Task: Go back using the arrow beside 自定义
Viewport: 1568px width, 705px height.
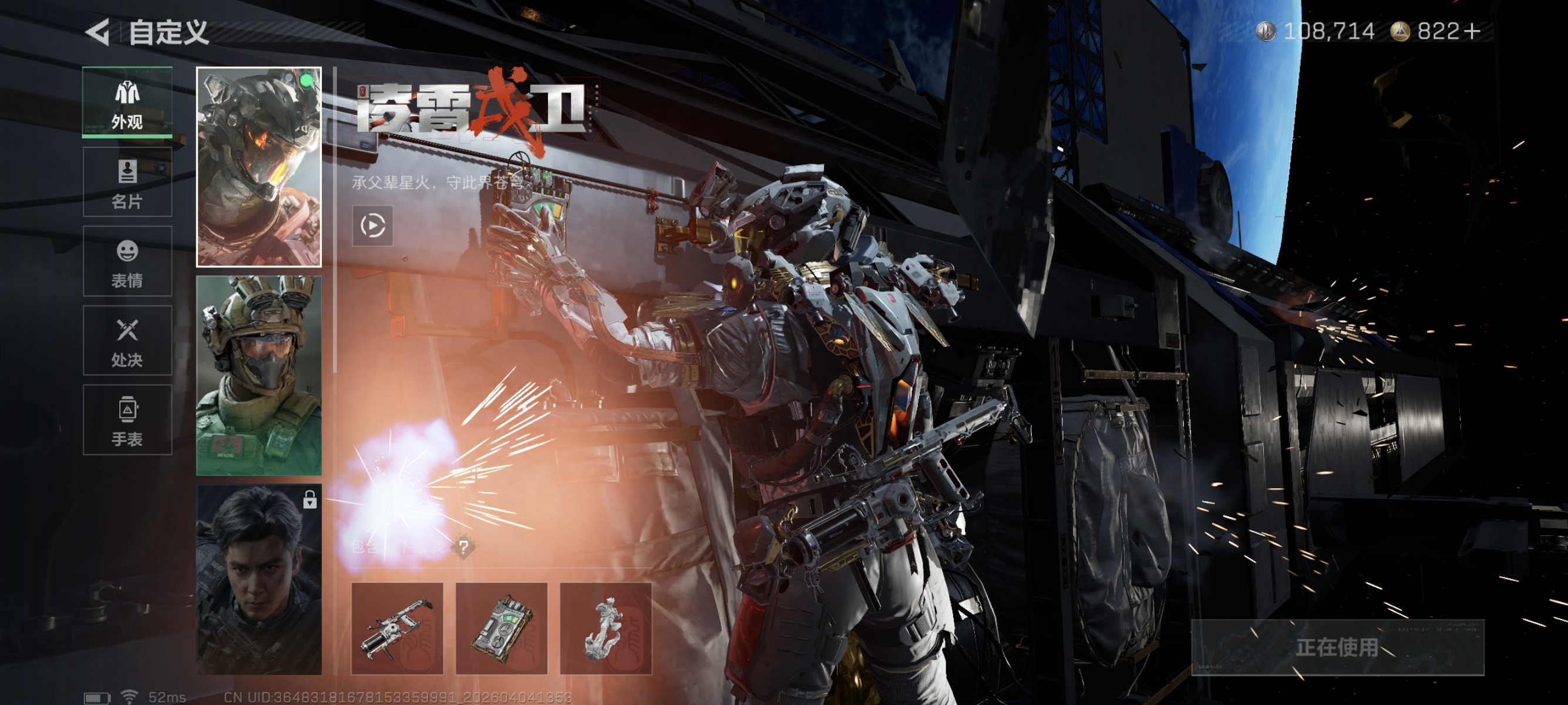Action: click(x=97, y=32)
